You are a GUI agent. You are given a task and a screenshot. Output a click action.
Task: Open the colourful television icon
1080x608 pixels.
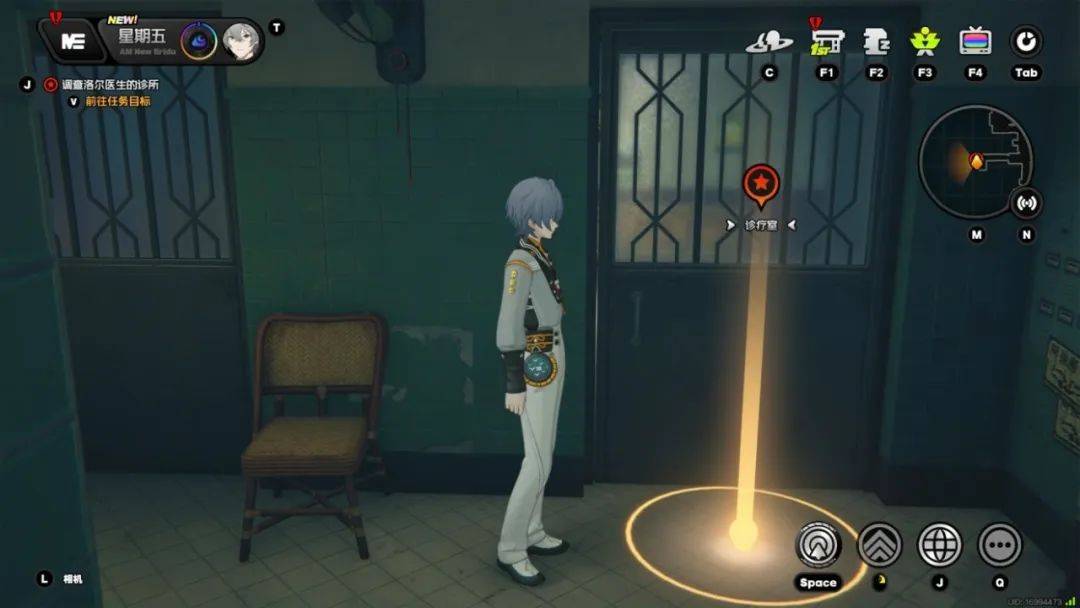click(975, 42)
